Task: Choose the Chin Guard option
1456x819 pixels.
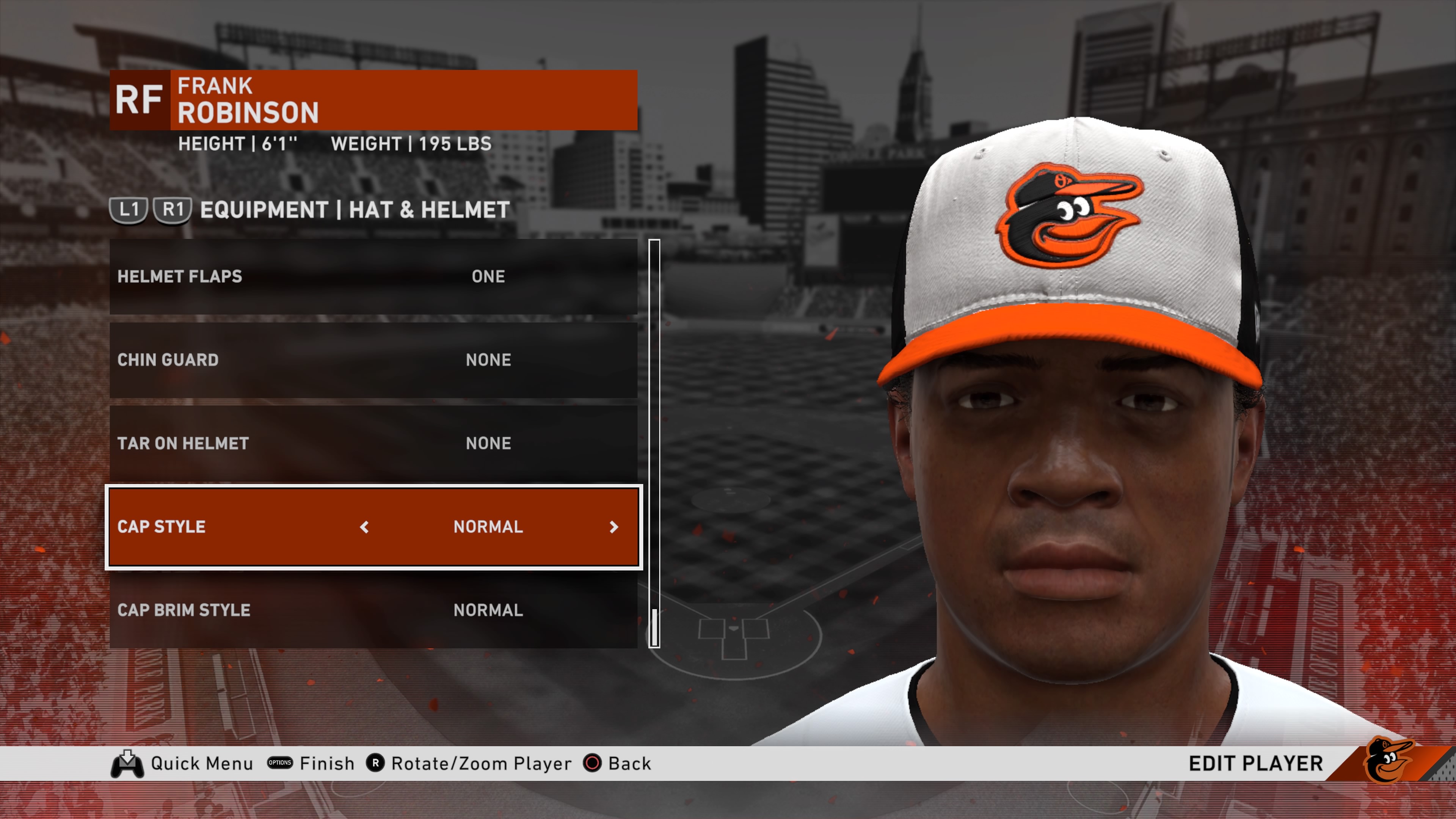Action: (x=373, y=360)
